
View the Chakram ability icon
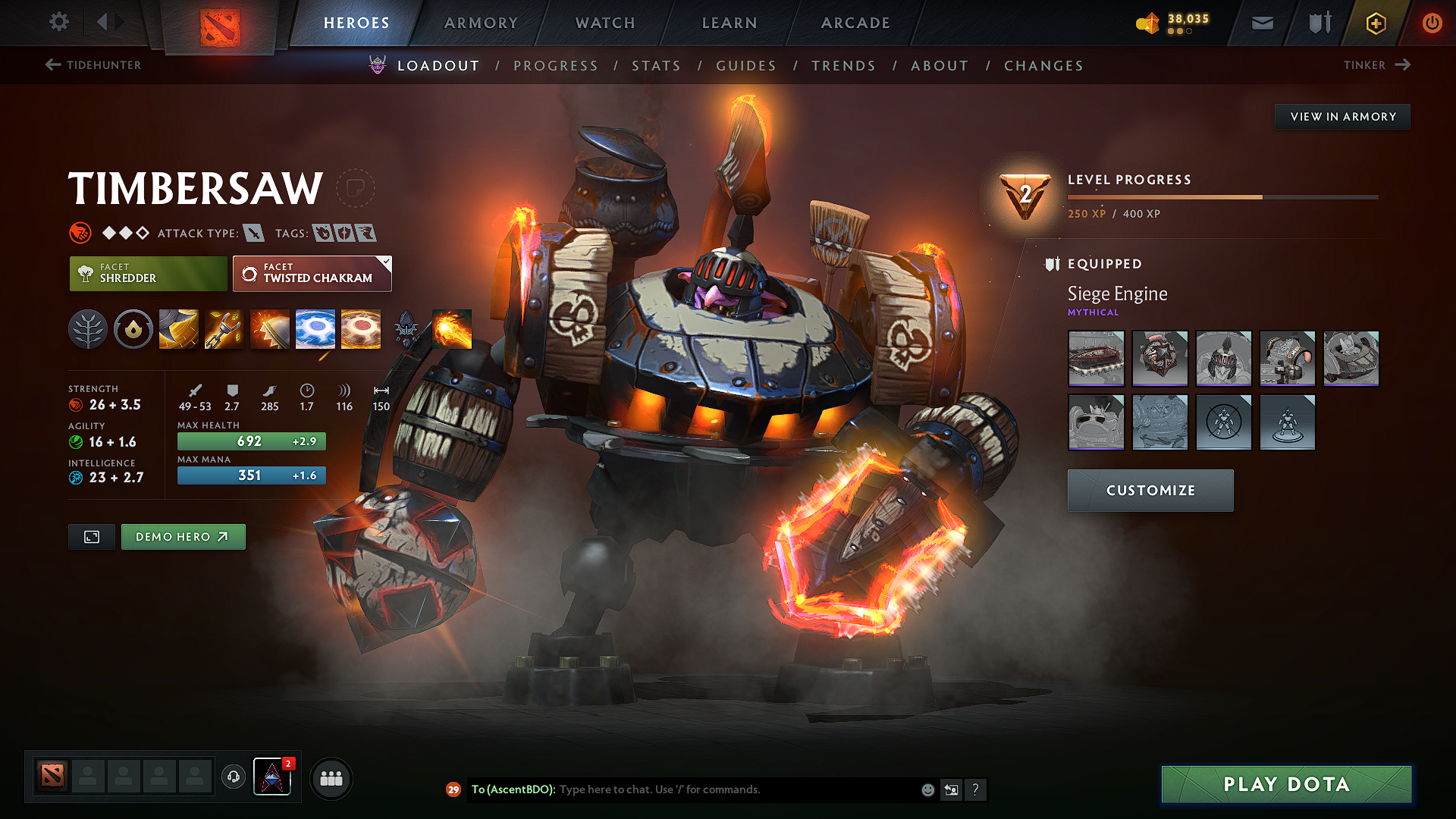point(315,328)
